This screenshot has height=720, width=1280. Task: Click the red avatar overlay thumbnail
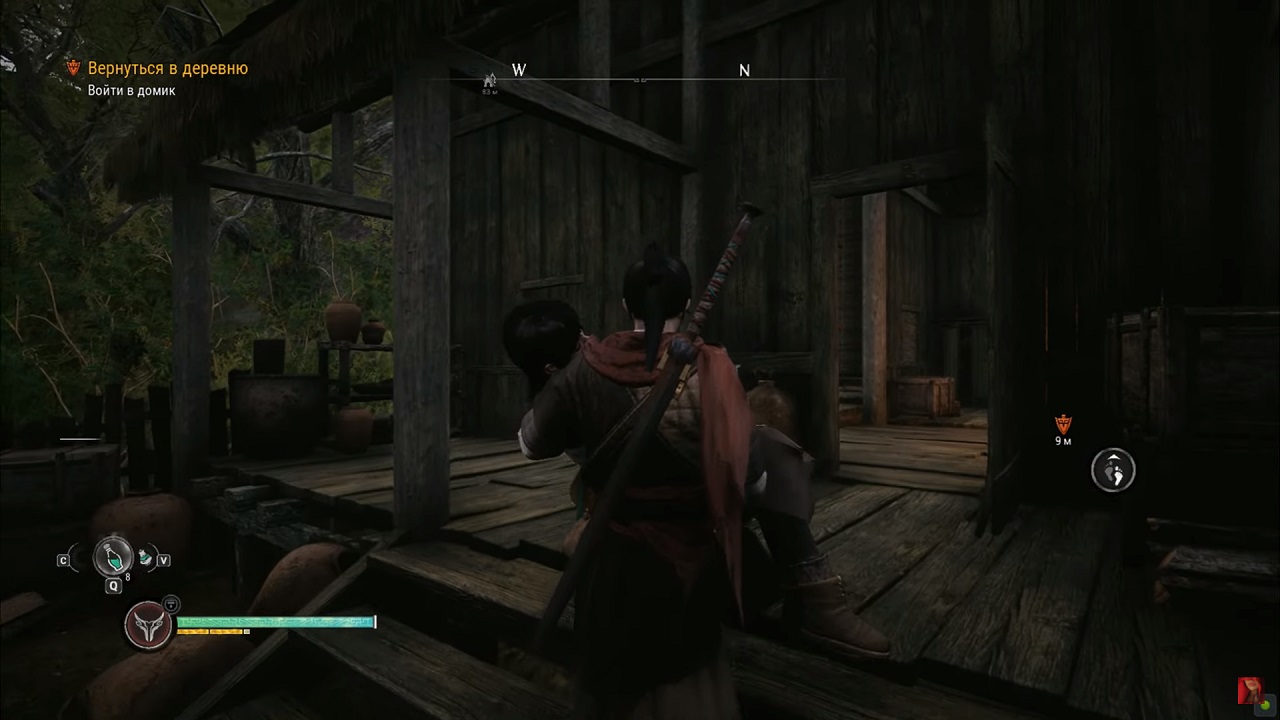(1249, 691)
